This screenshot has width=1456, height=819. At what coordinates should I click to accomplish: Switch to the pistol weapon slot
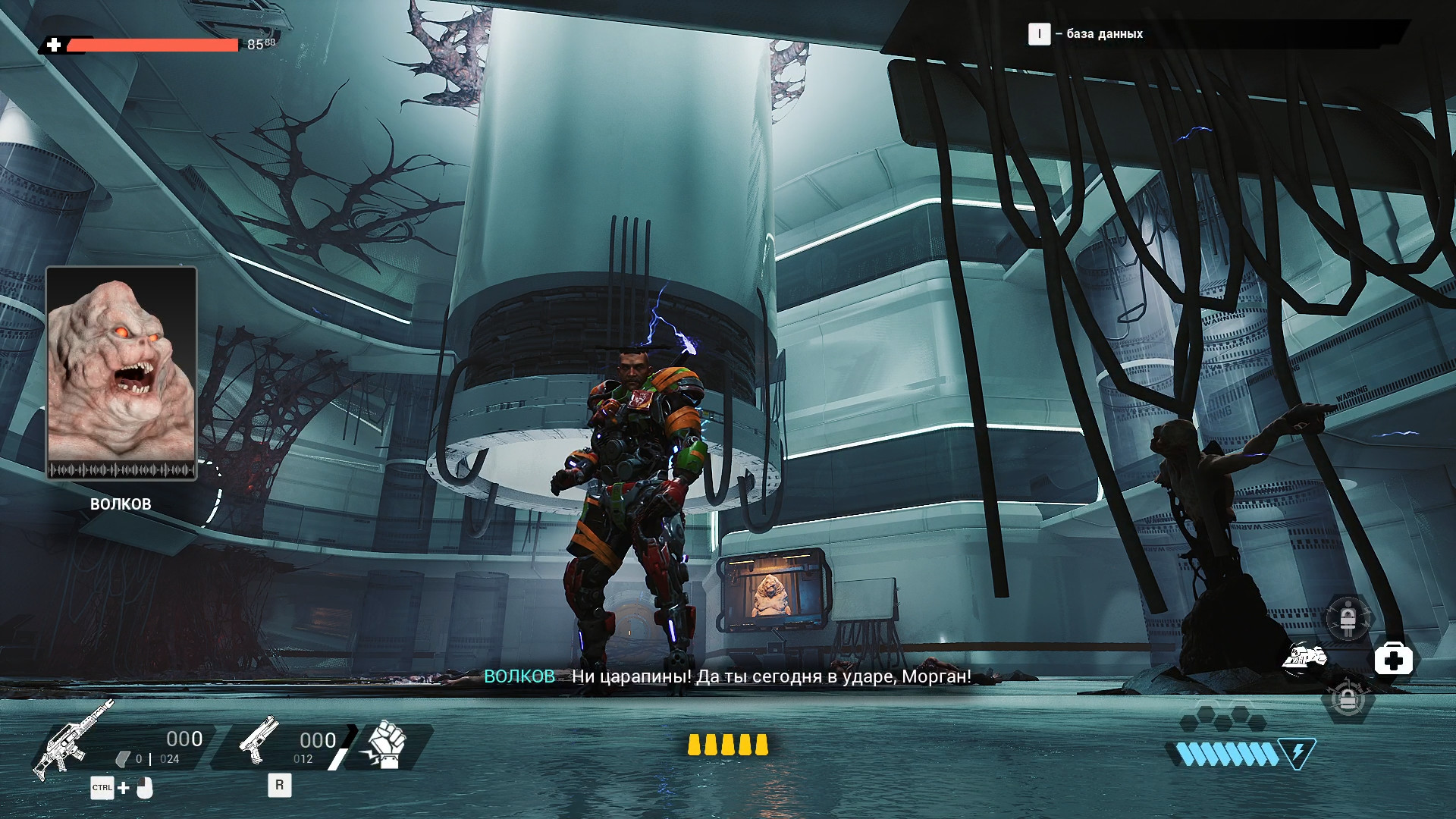point(258,740)
